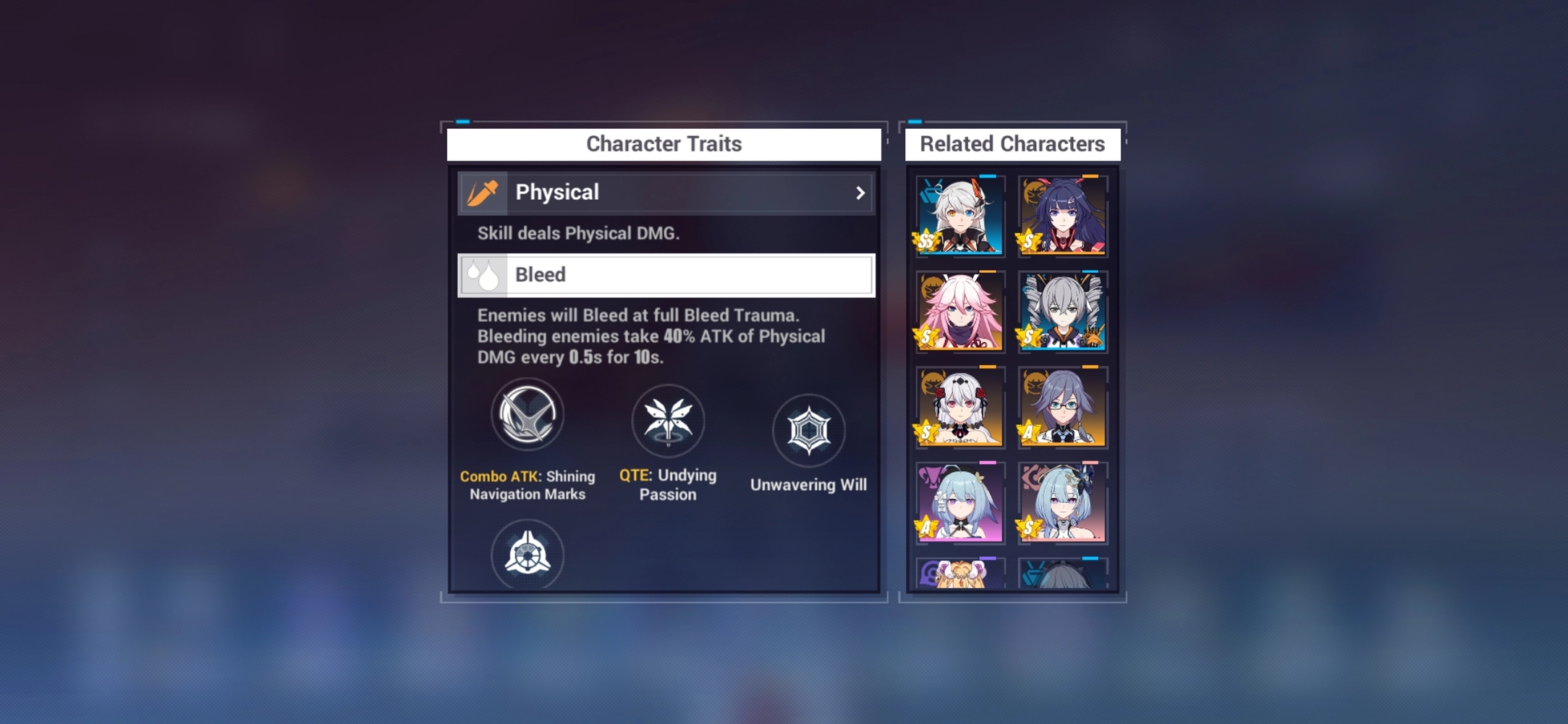This screenshot has height=724, width=1568.
Task: Click the A-rank glasses character portrait
Action: [x=1061, y=408]
